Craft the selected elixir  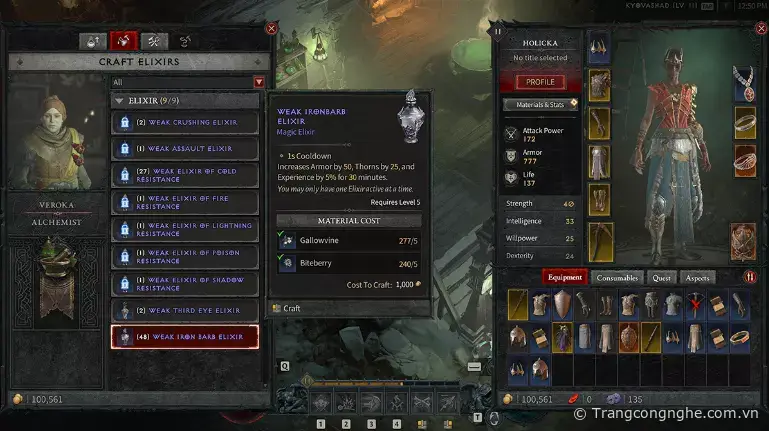coord(291,309)
